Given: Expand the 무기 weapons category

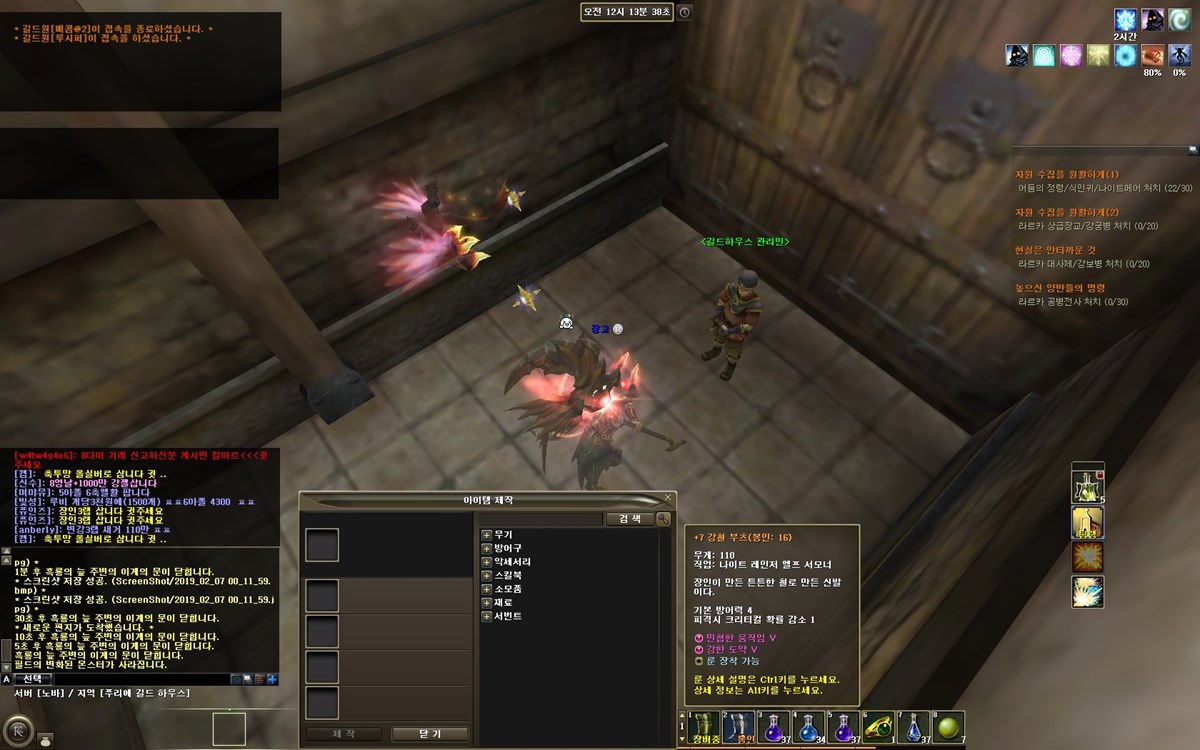Looking at the screenshot, I should pos(487,535).
